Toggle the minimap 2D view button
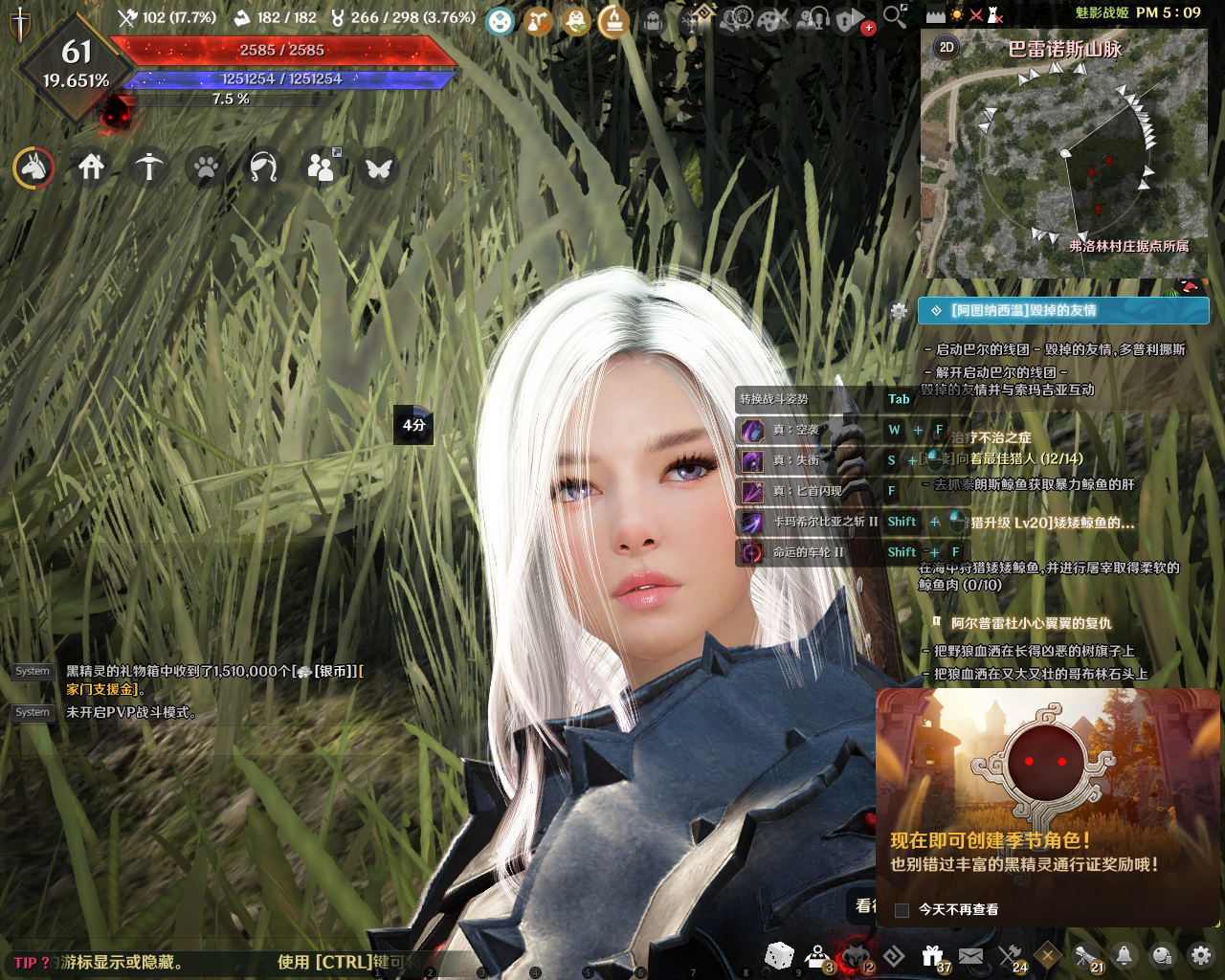The image size is (1225, 980). [x=946, y=47]
